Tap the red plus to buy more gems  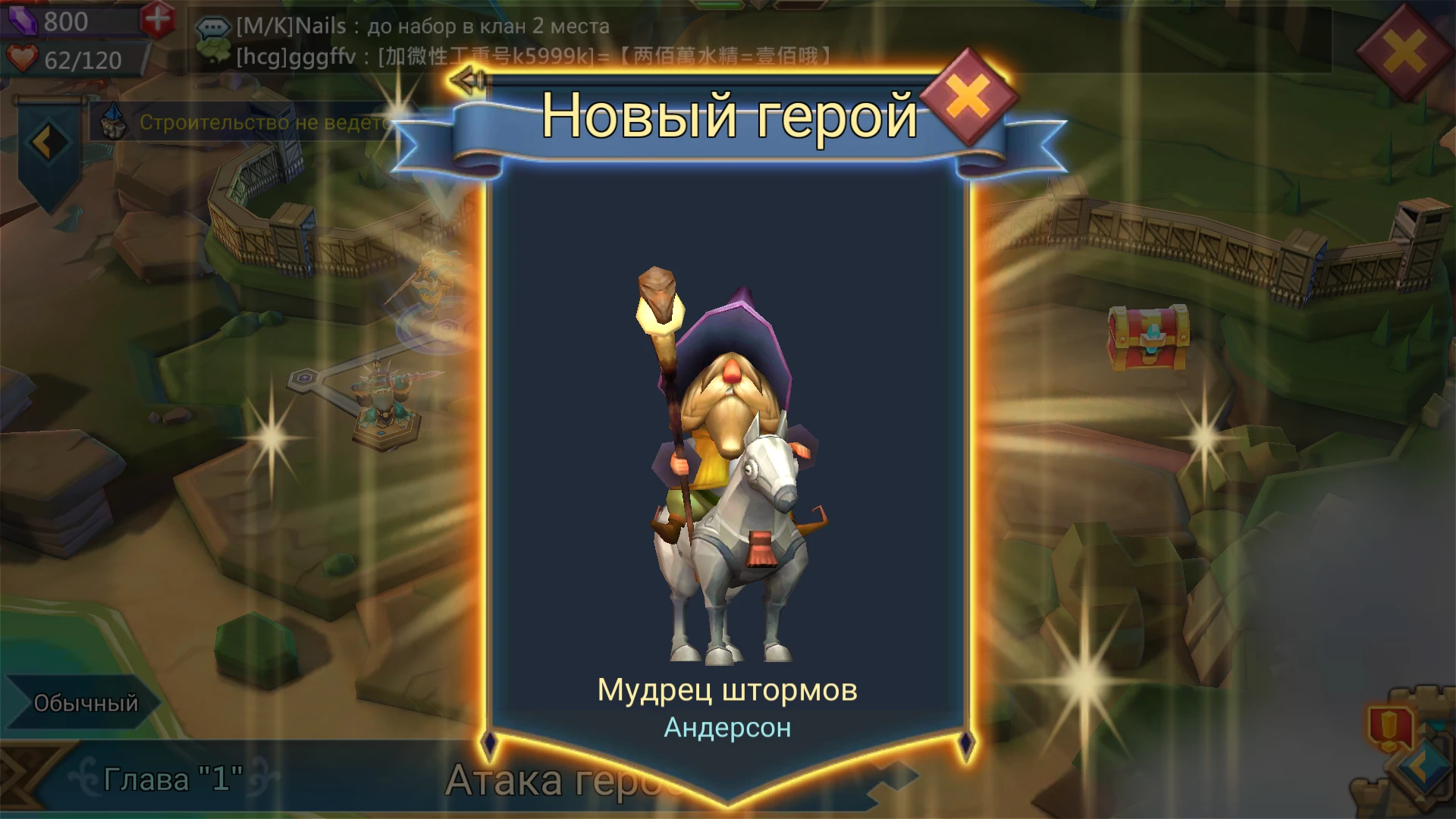pos(159,21)
